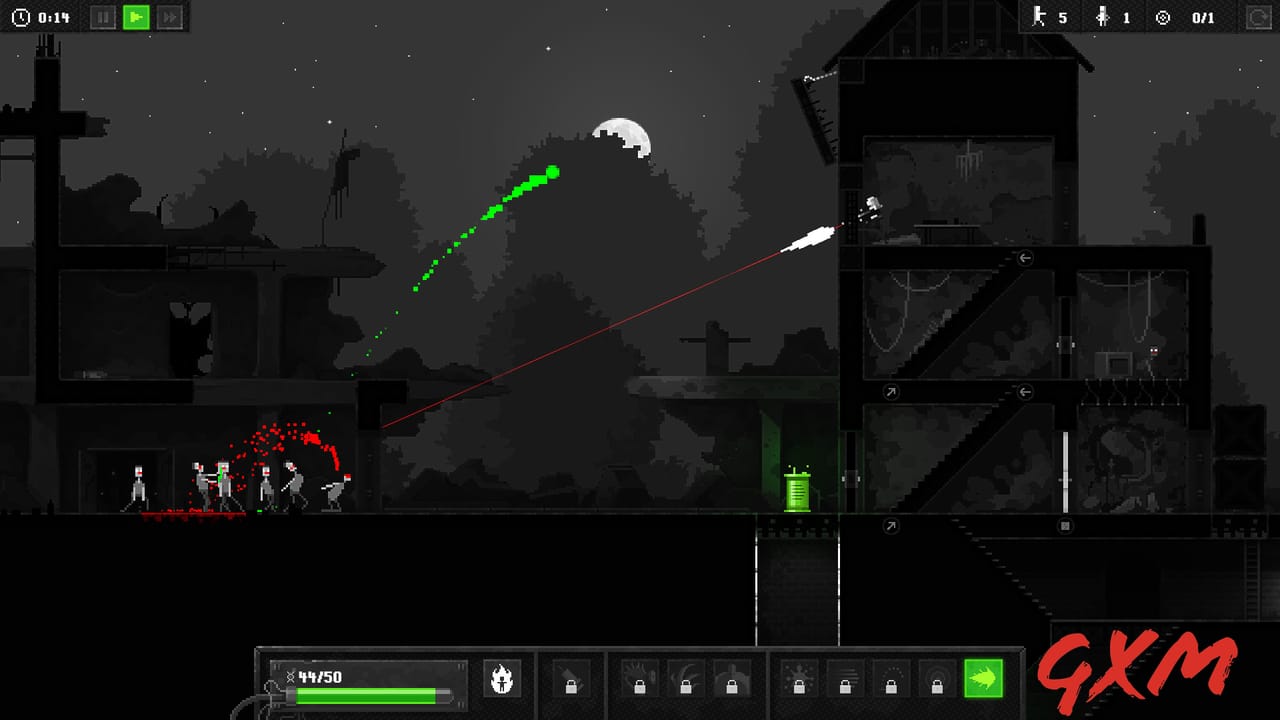Click the green zombie capacity progress bar
This screenshot has height=720, width=1280.
365,697
